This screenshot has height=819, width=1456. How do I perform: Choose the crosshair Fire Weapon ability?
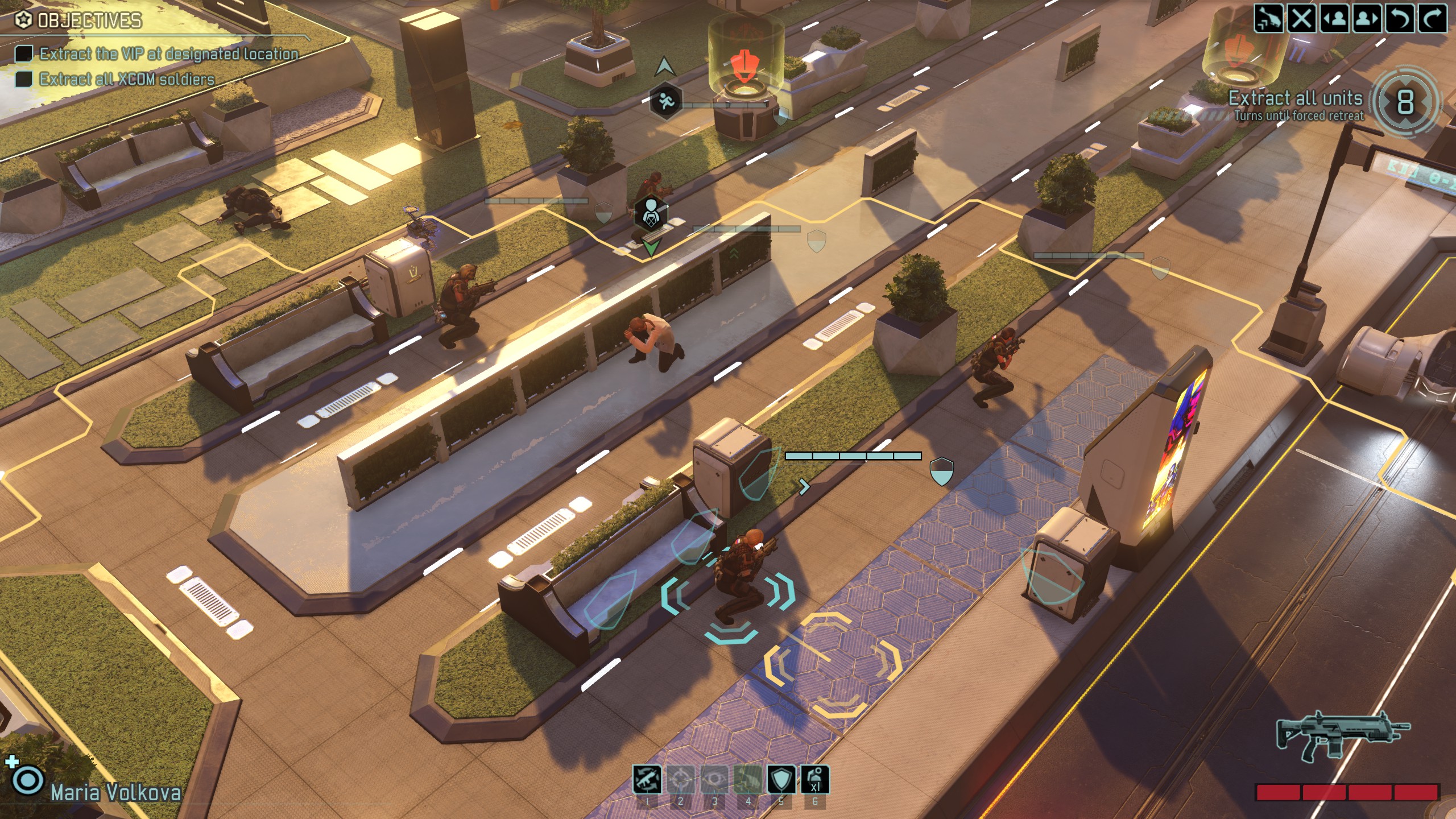[681, 779]
